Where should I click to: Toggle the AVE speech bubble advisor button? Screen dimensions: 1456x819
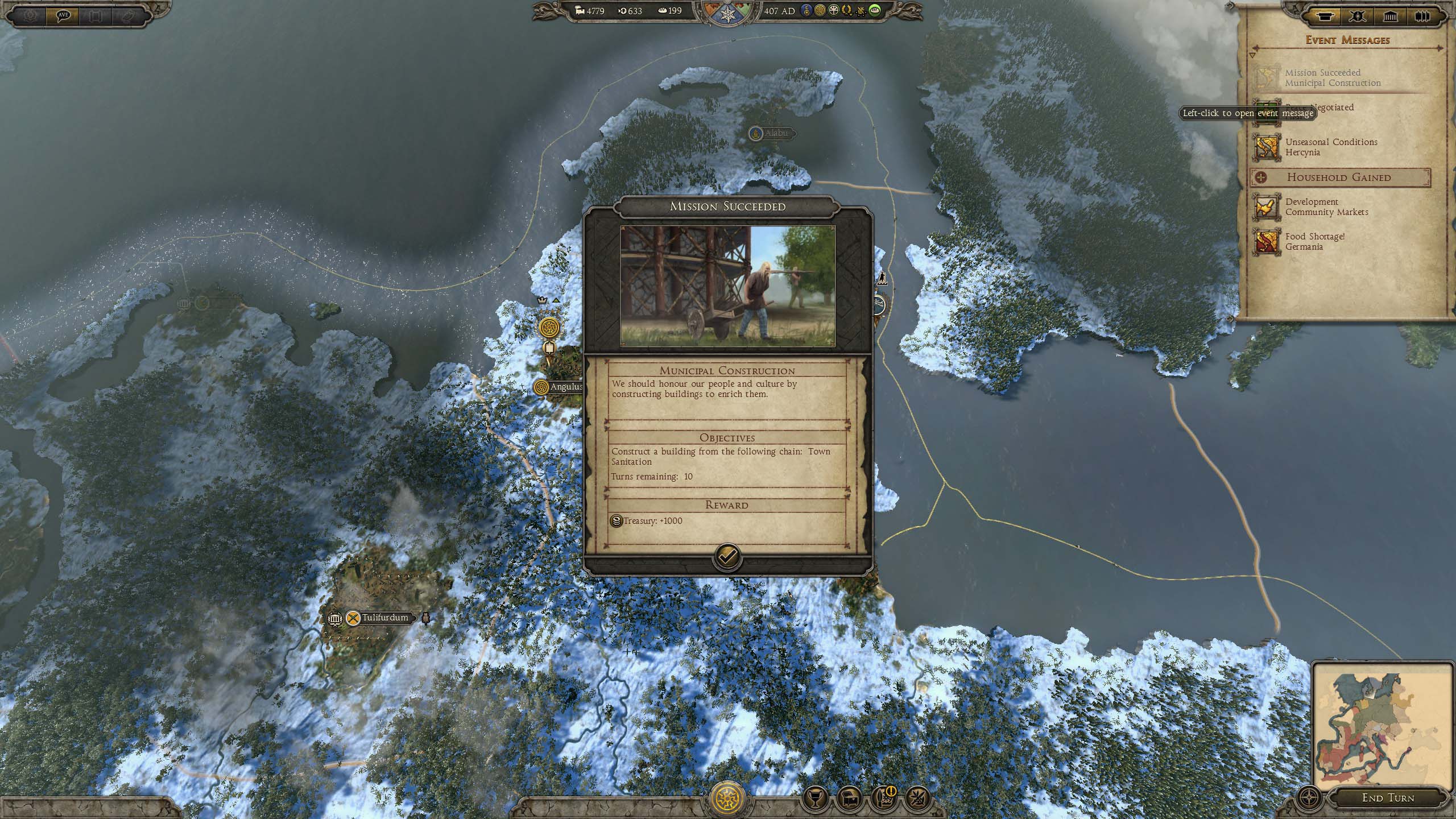point(63,15)
